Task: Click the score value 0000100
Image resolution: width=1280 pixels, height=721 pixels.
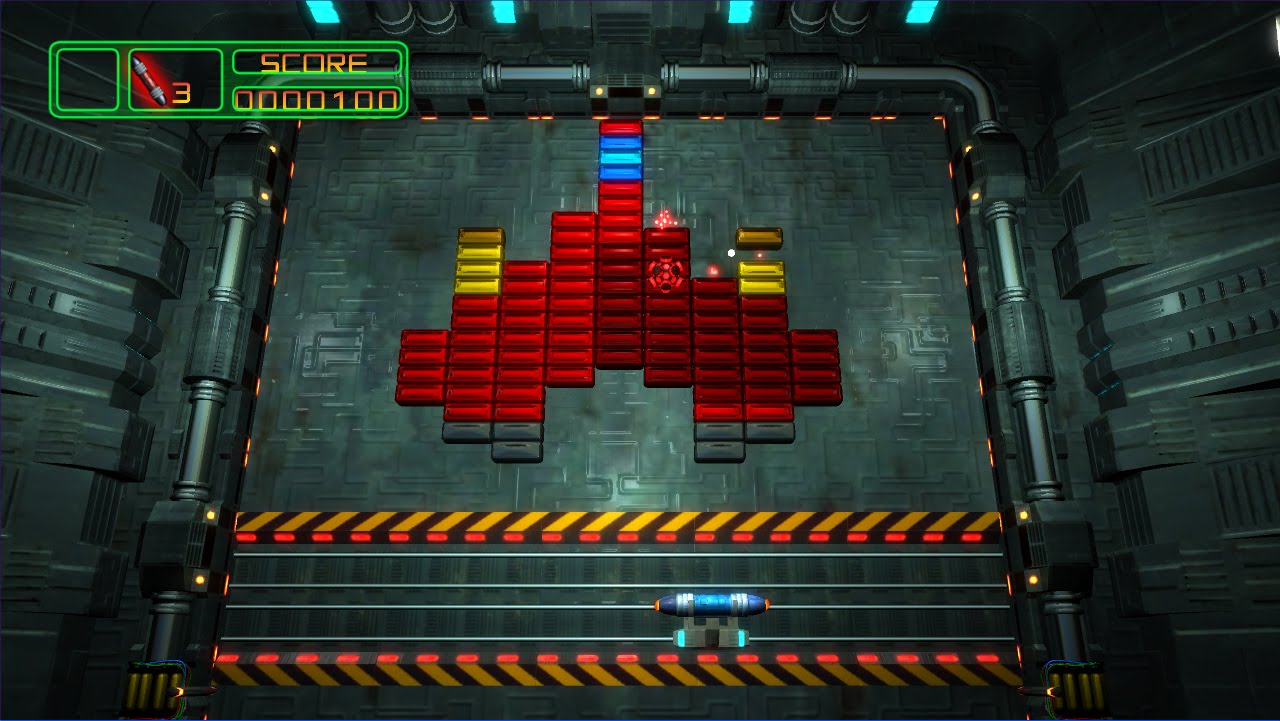Action: pos(312,98)
